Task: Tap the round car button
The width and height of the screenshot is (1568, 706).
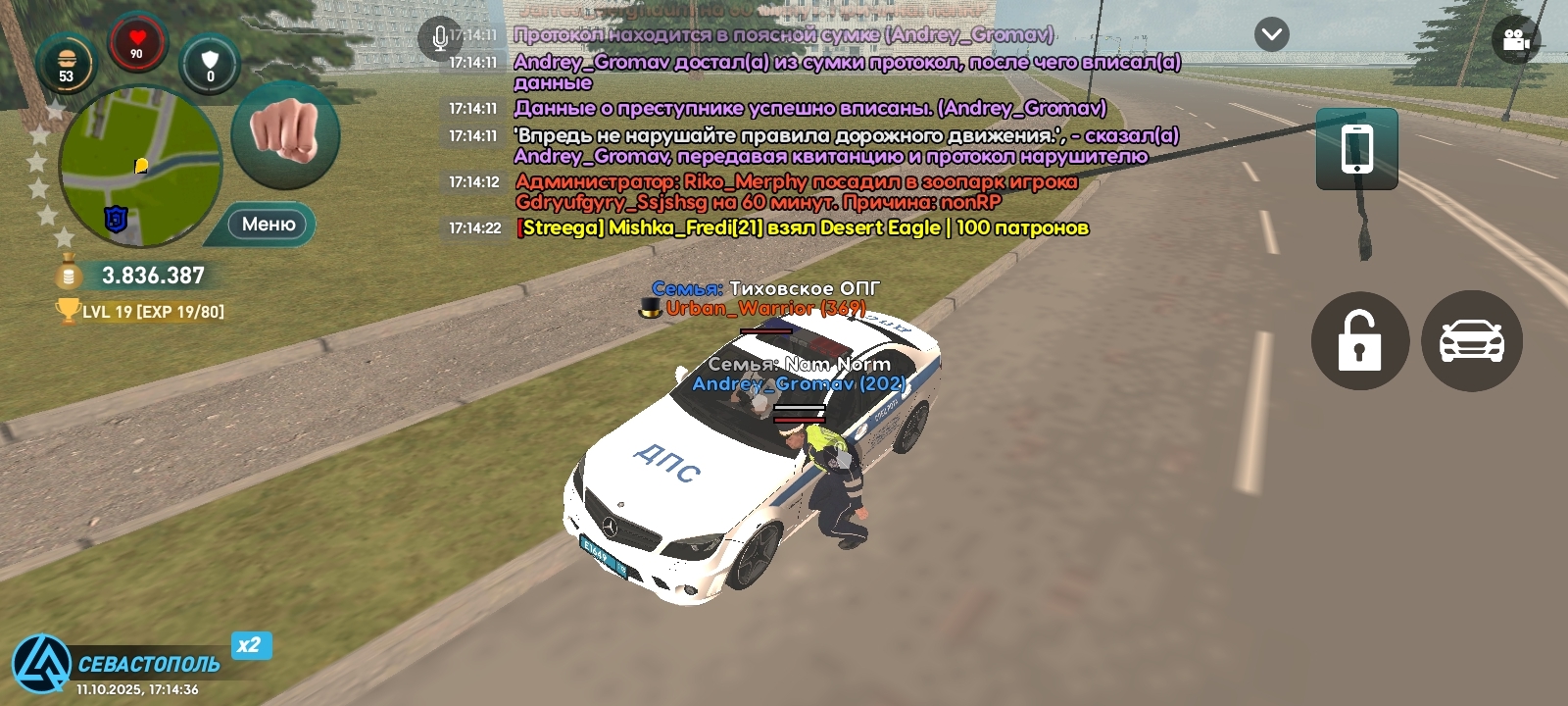Action: tap(1471, 341)
